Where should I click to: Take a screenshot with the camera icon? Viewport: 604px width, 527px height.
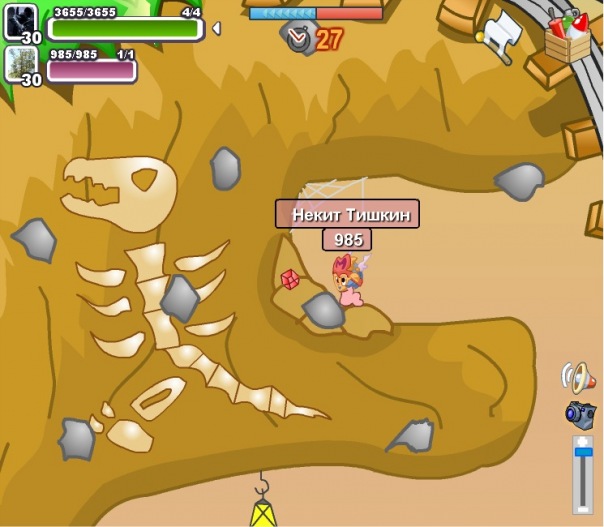tap(580, 413)
